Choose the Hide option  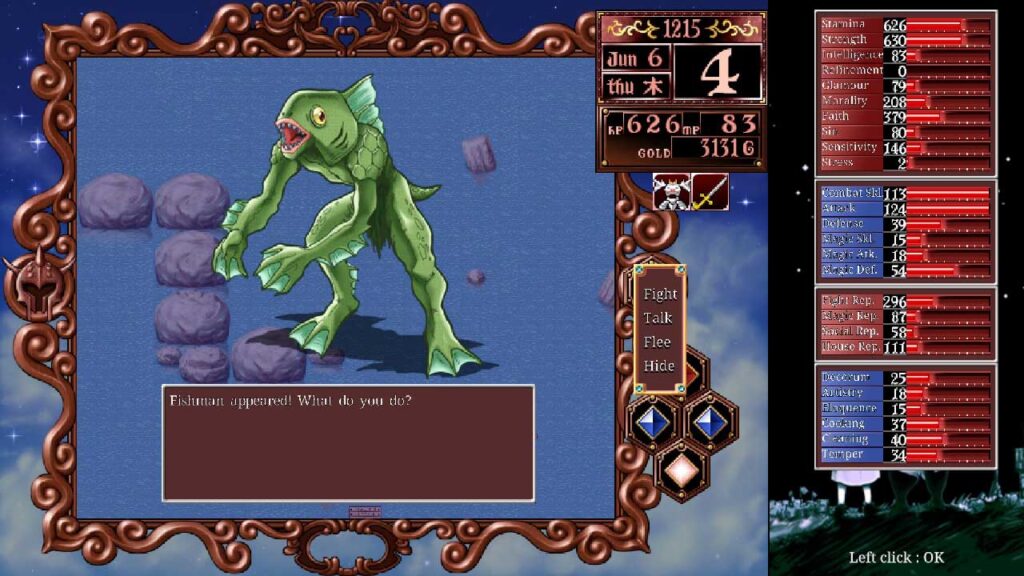(659, 366)
